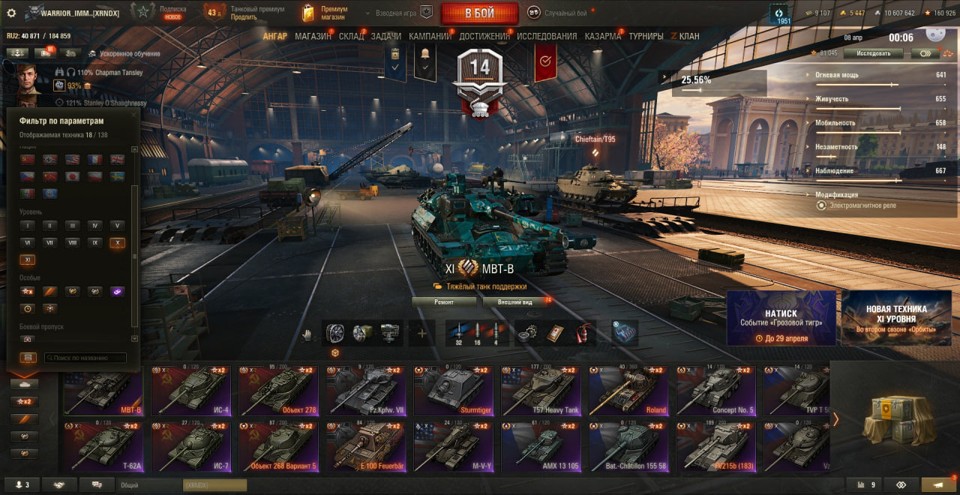The width and height of the screenshot is (960, 495).
Task: Click the red «В БОЙ» battle button
Action: click(x=479, y=13)
